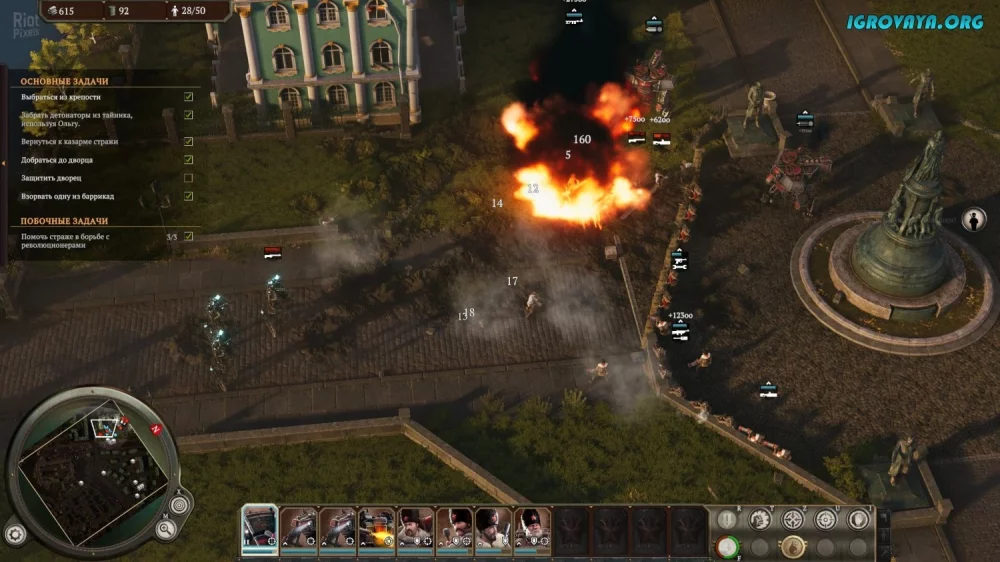Open settings via the gear button

tap(15, 532)
